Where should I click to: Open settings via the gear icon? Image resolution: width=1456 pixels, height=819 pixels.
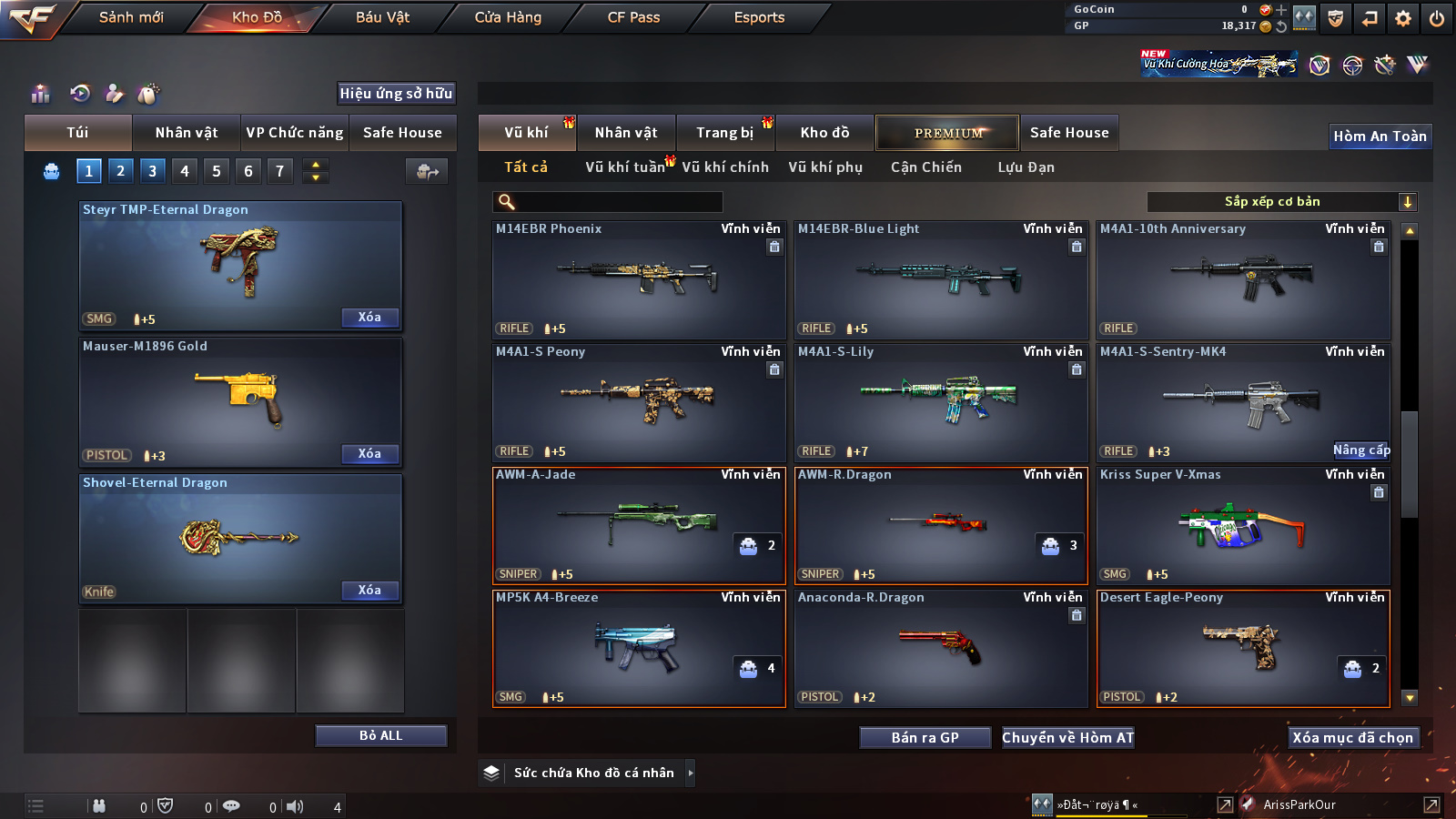[1403, 18]
